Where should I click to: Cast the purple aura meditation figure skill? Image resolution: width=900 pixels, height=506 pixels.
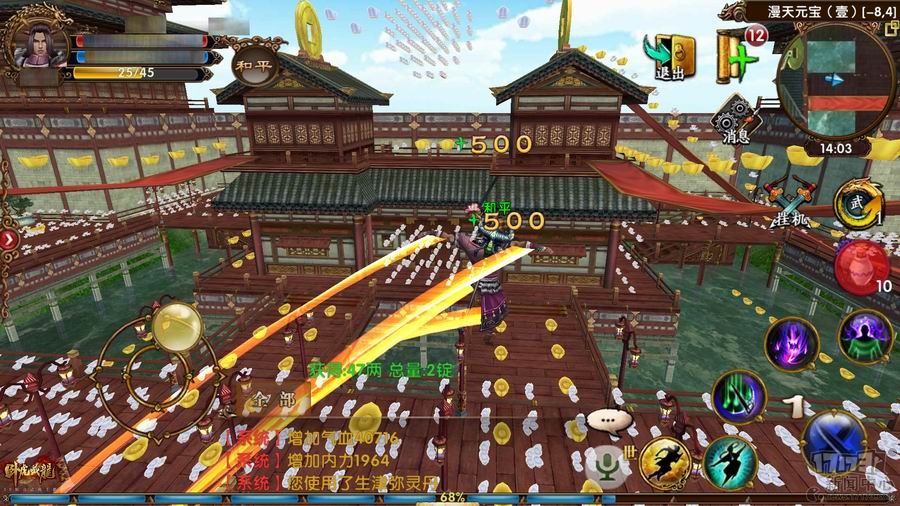click(864, 338)
